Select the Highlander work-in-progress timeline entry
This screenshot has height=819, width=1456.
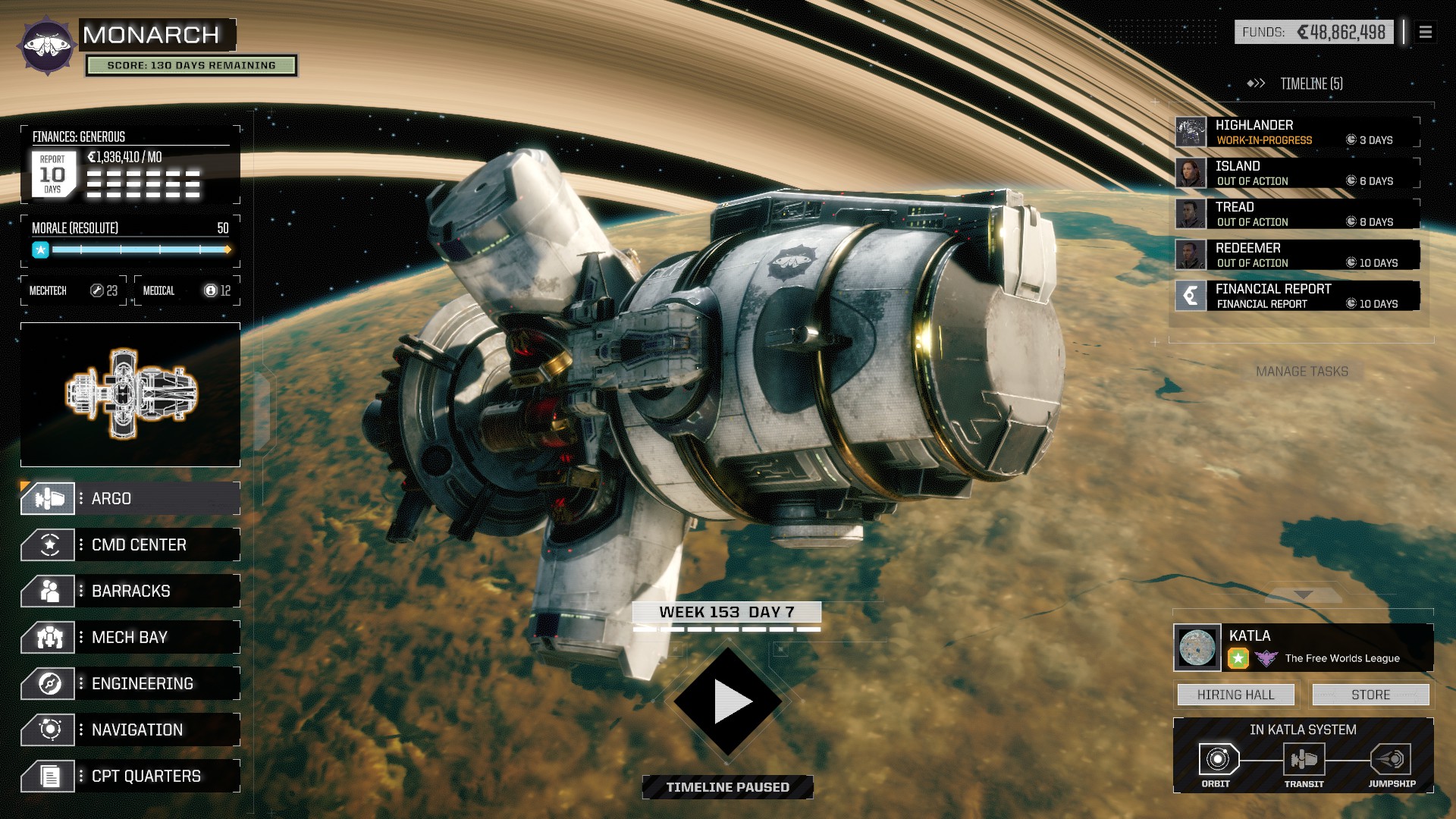point(1297,132)
